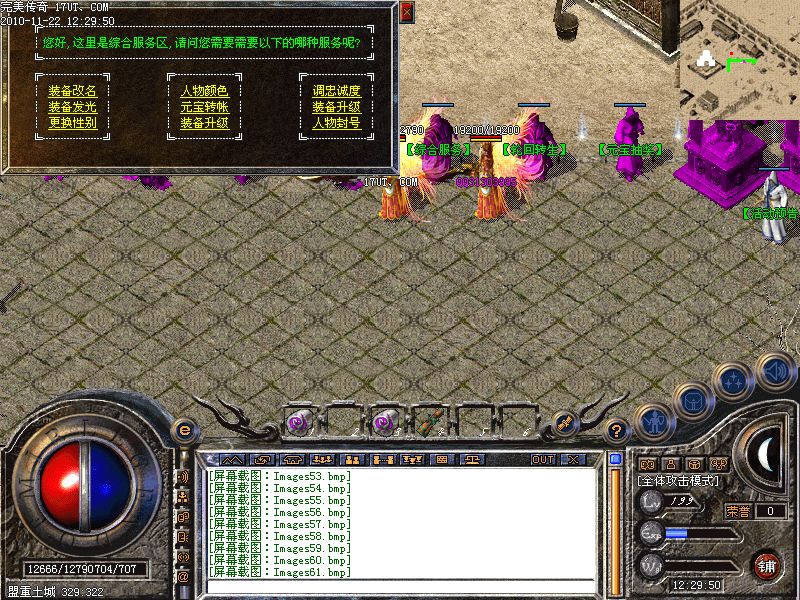Click the OUT button above the chat
This screenshot has width=800, height=600.
tap(543, 459)
